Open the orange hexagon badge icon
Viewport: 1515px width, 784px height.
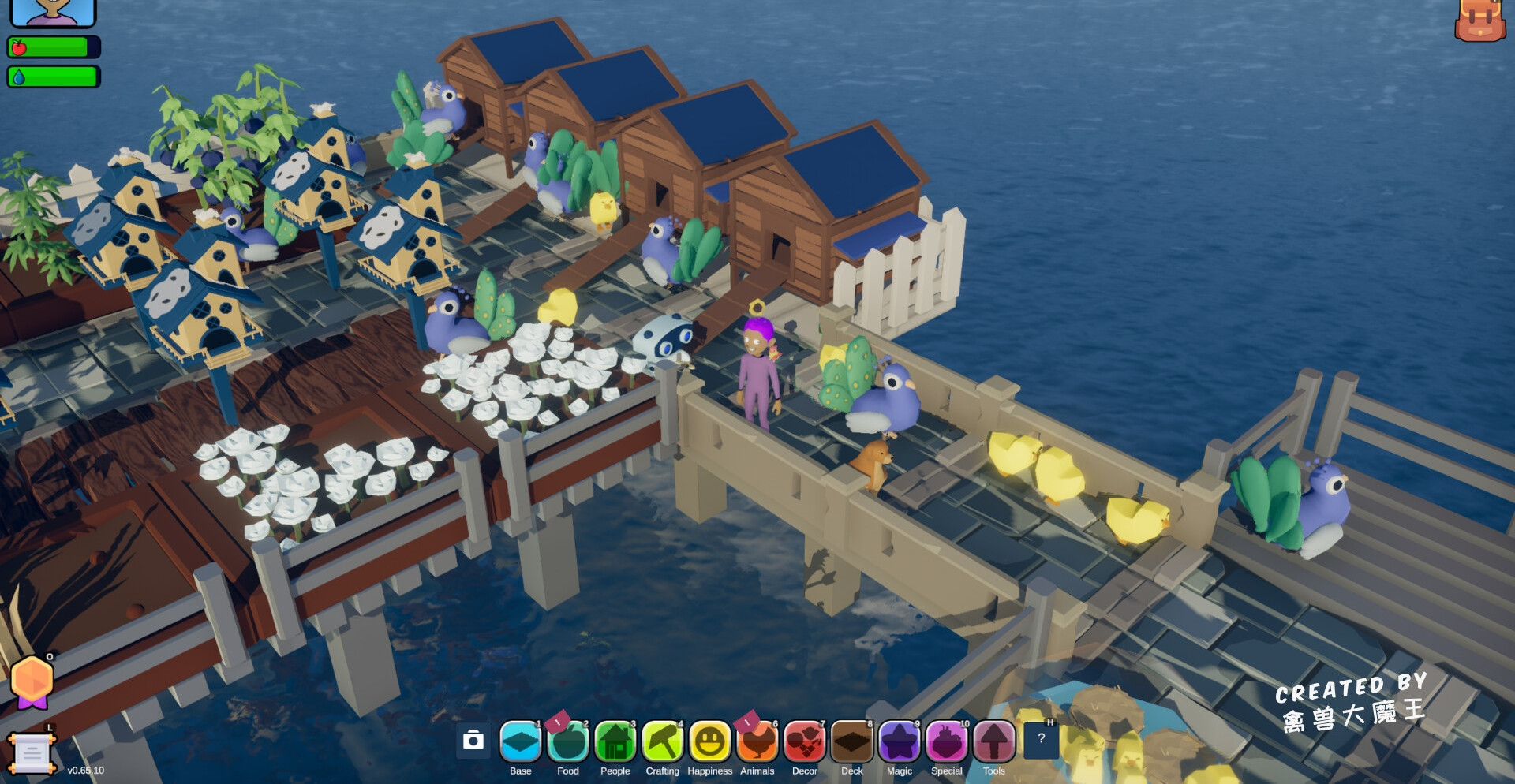32,681
